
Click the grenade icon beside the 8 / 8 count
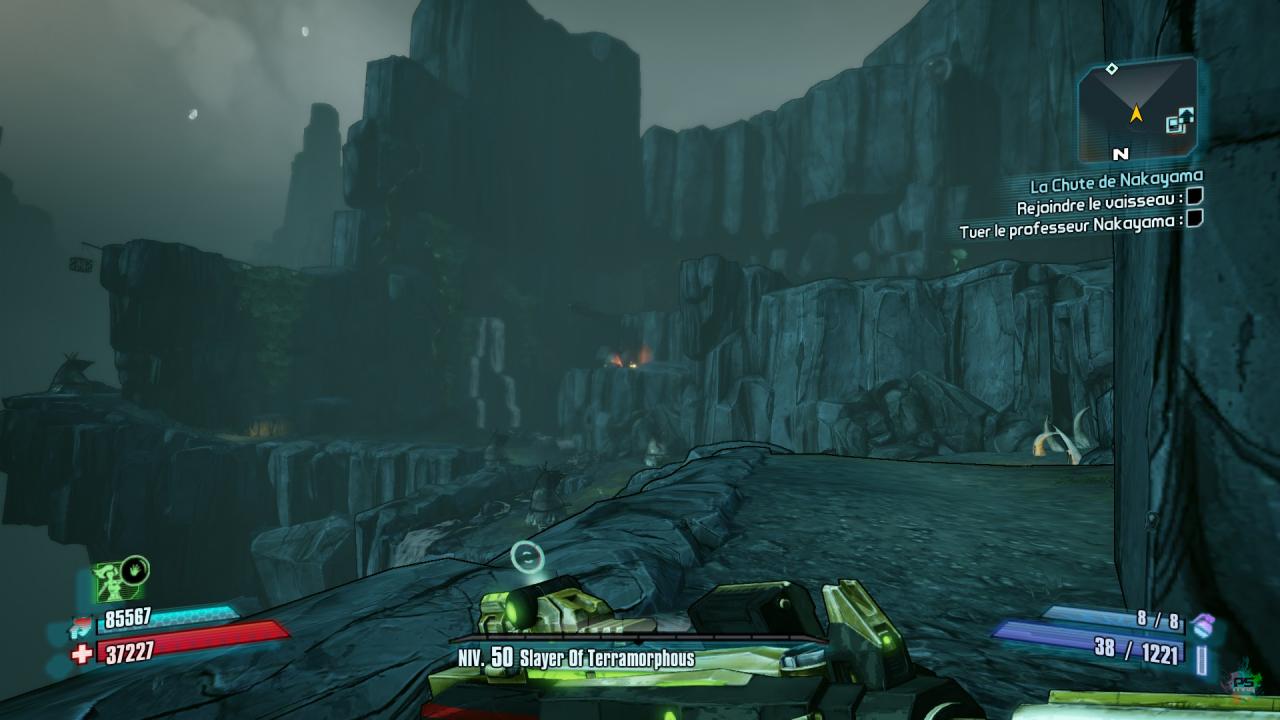coord(1201,624)
